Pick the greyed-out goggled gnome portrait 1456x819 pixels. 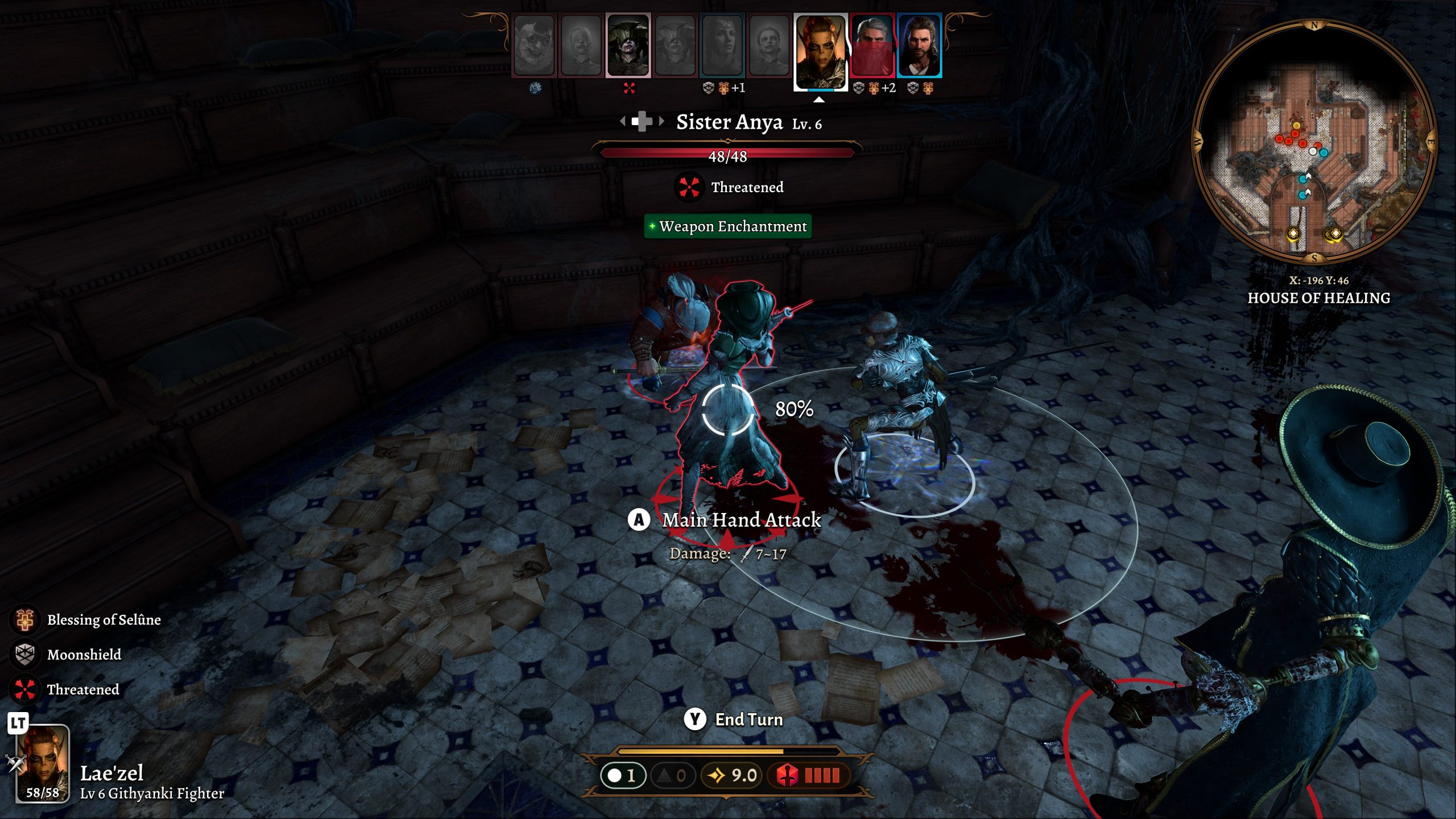[533, 45]
